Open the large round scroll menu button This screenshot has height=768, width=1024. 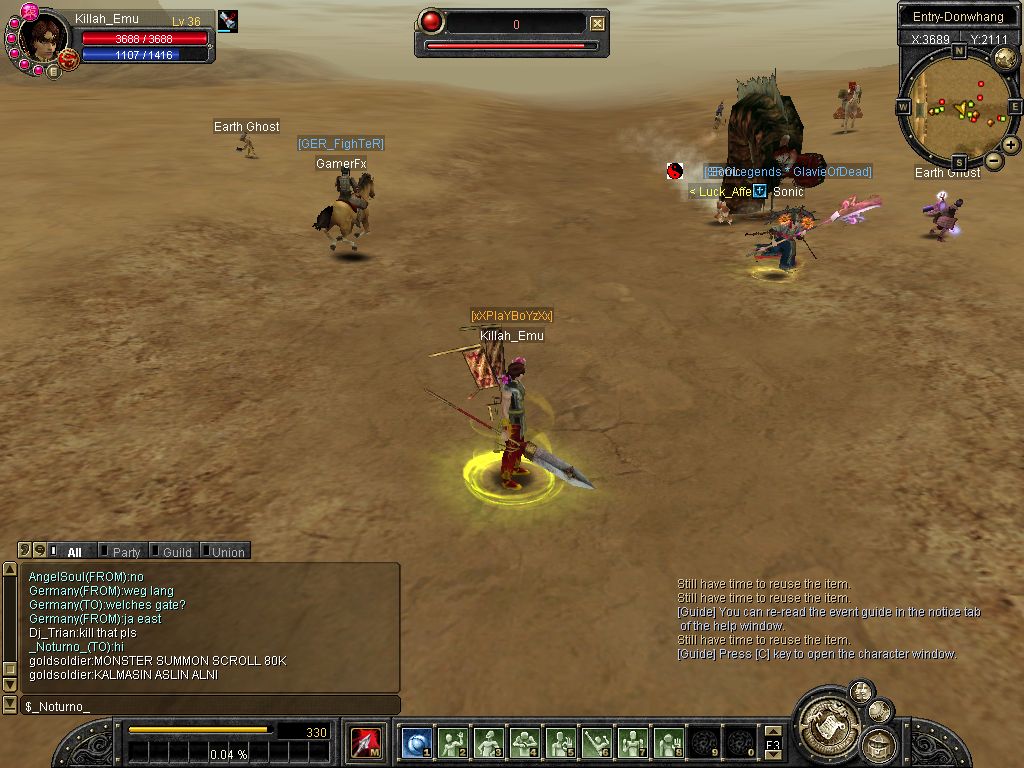pyautogui.click(x=826, y=721)
